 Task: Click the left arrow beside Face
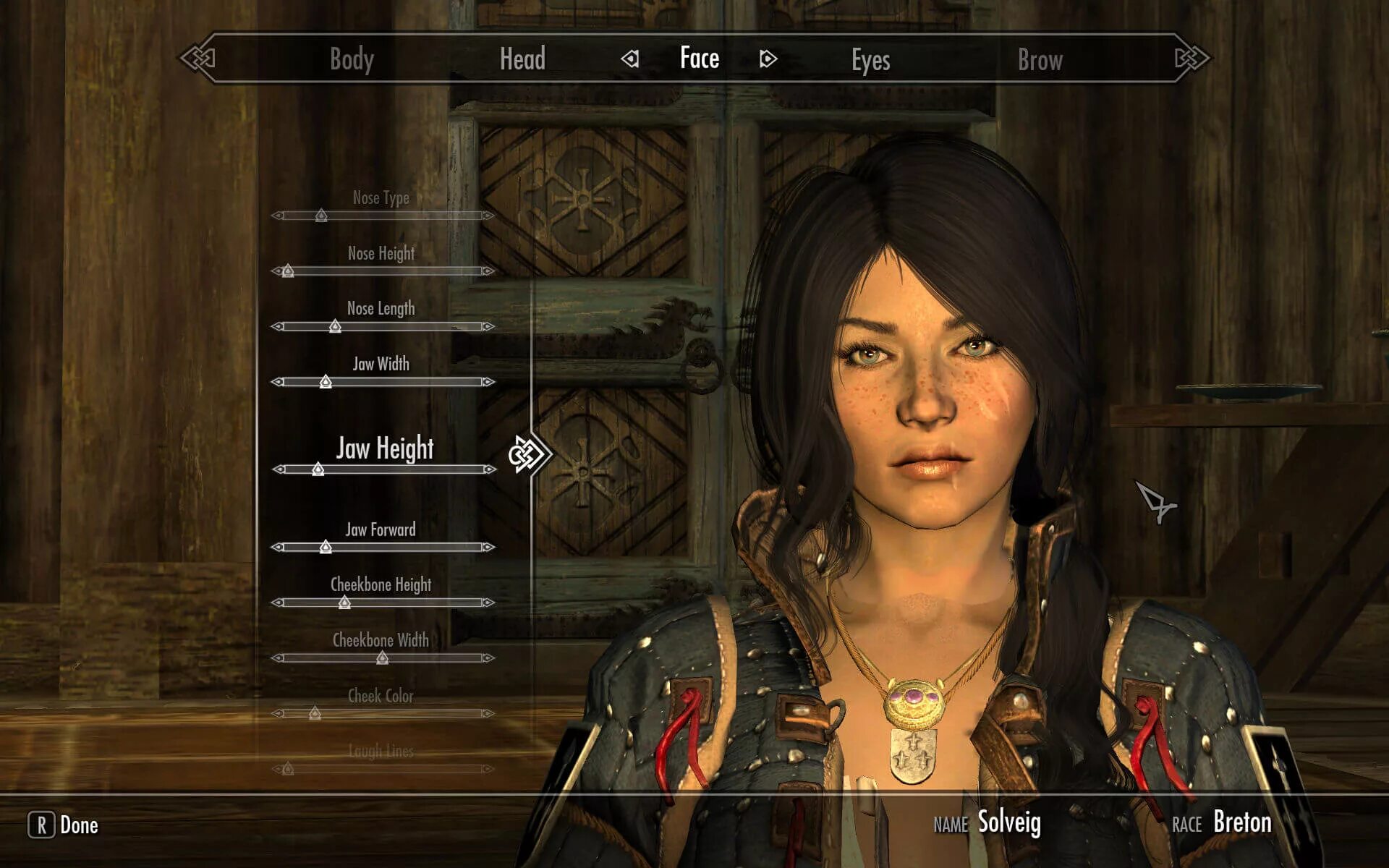(x=630, y=59)
